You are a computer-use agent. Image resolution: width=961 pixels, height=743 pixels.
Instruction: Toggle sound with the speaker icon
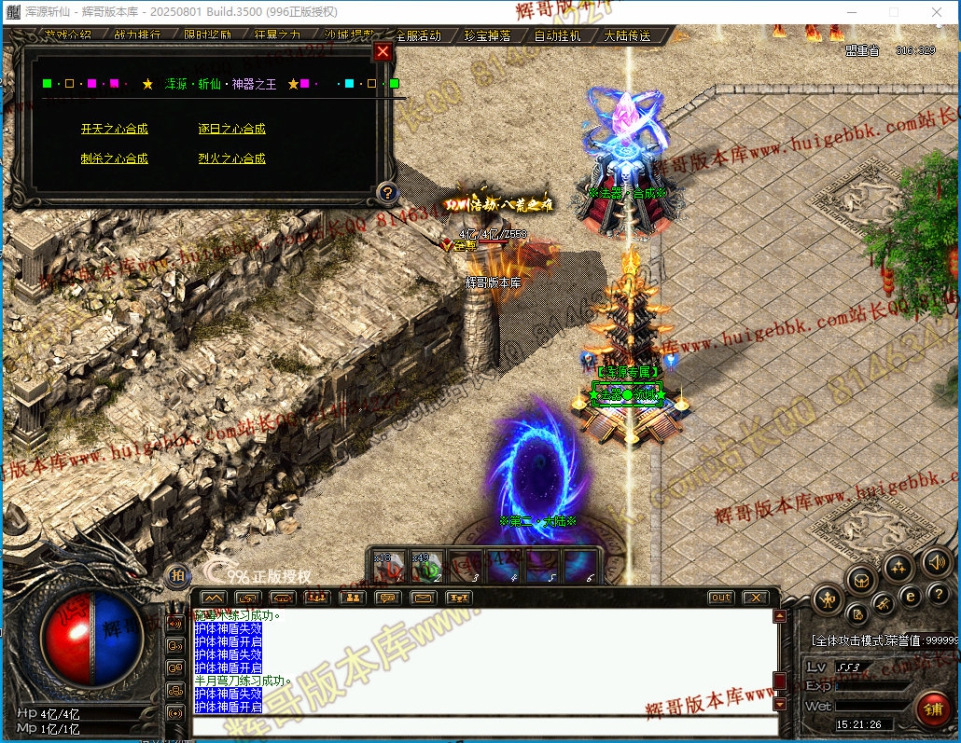936,561
